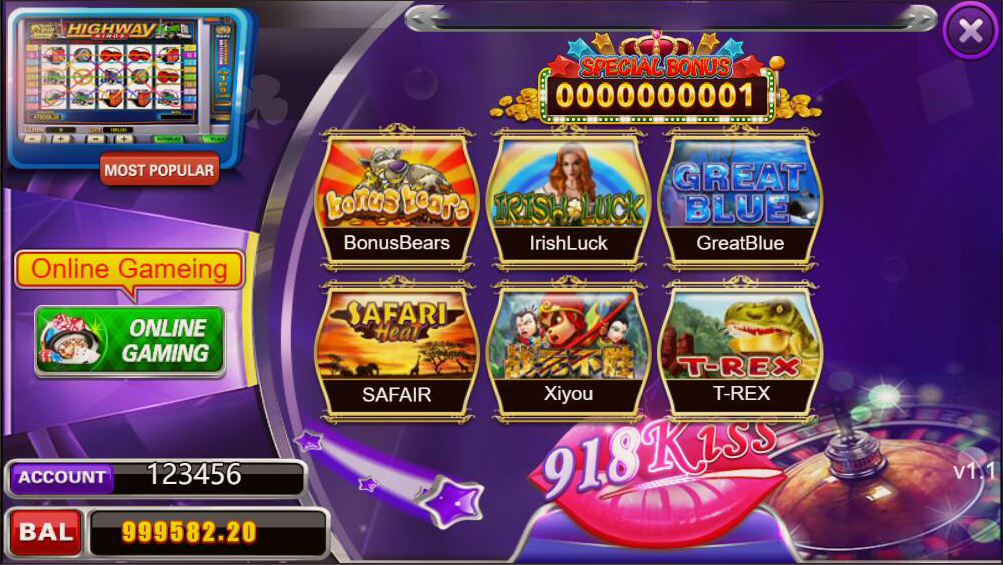Open the BonusBears slot game
Viewport: 1003px width, 565px height.
(x=396, y=198)
